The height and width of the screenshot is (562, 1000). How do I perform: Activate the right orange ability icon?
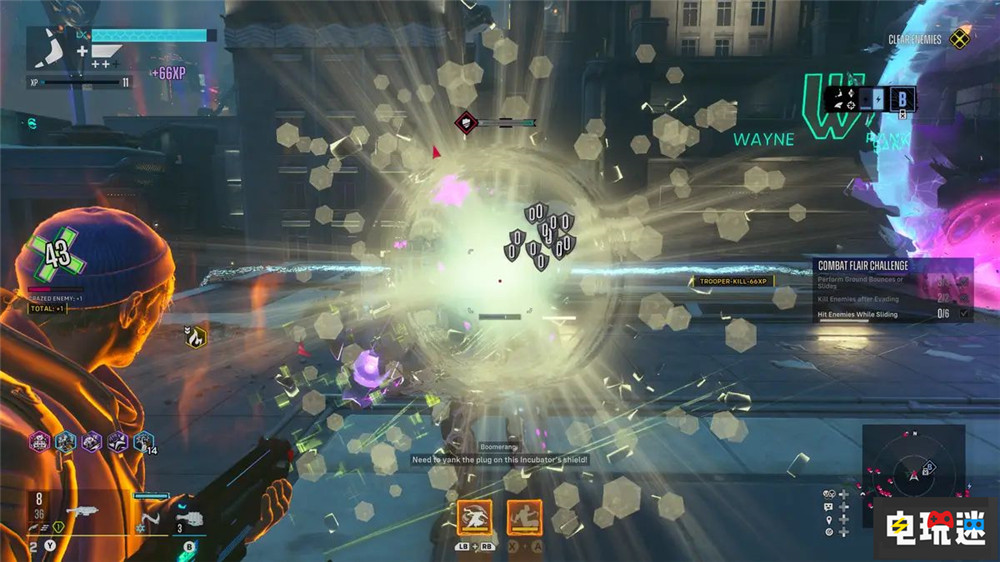(x=524, y=517)
